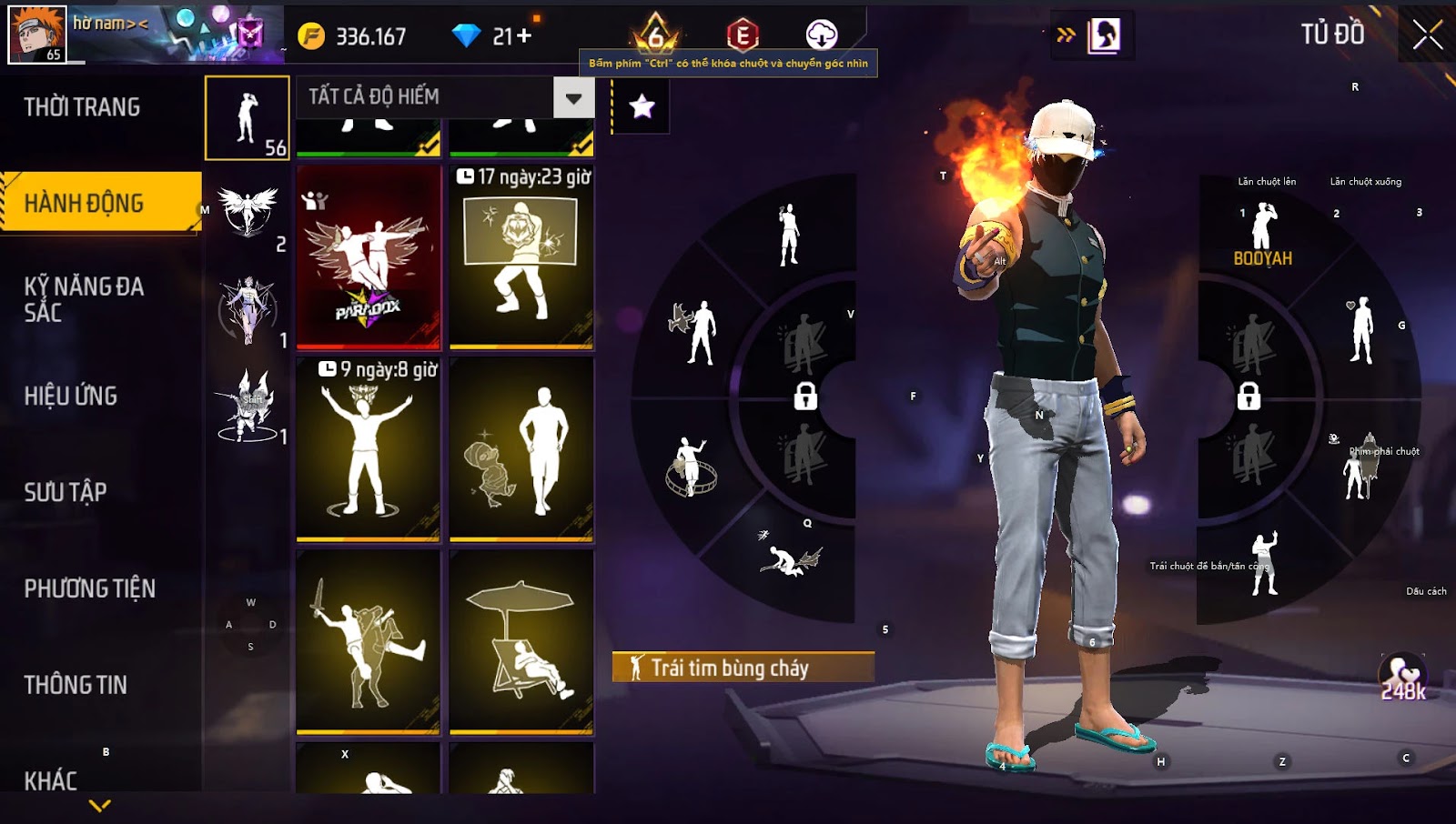Select the Paradox emote tile
Viewport: 1456px width, 824px height.
[x=369, y=257]
